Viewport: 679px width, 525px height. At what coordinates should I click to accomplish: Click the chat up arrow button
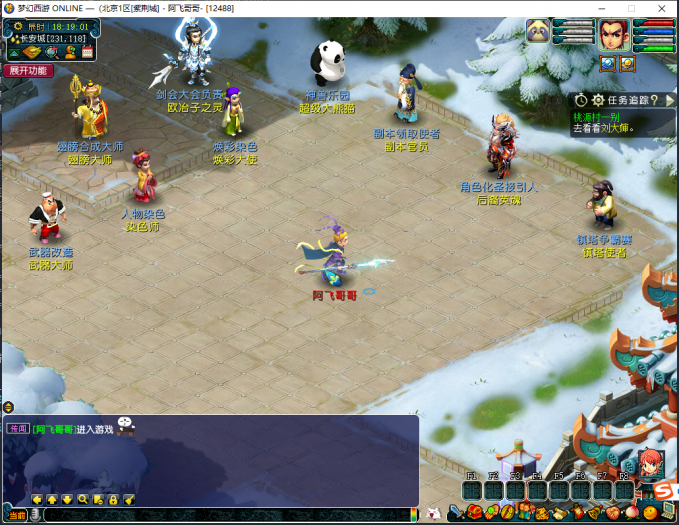pos(53,499)
